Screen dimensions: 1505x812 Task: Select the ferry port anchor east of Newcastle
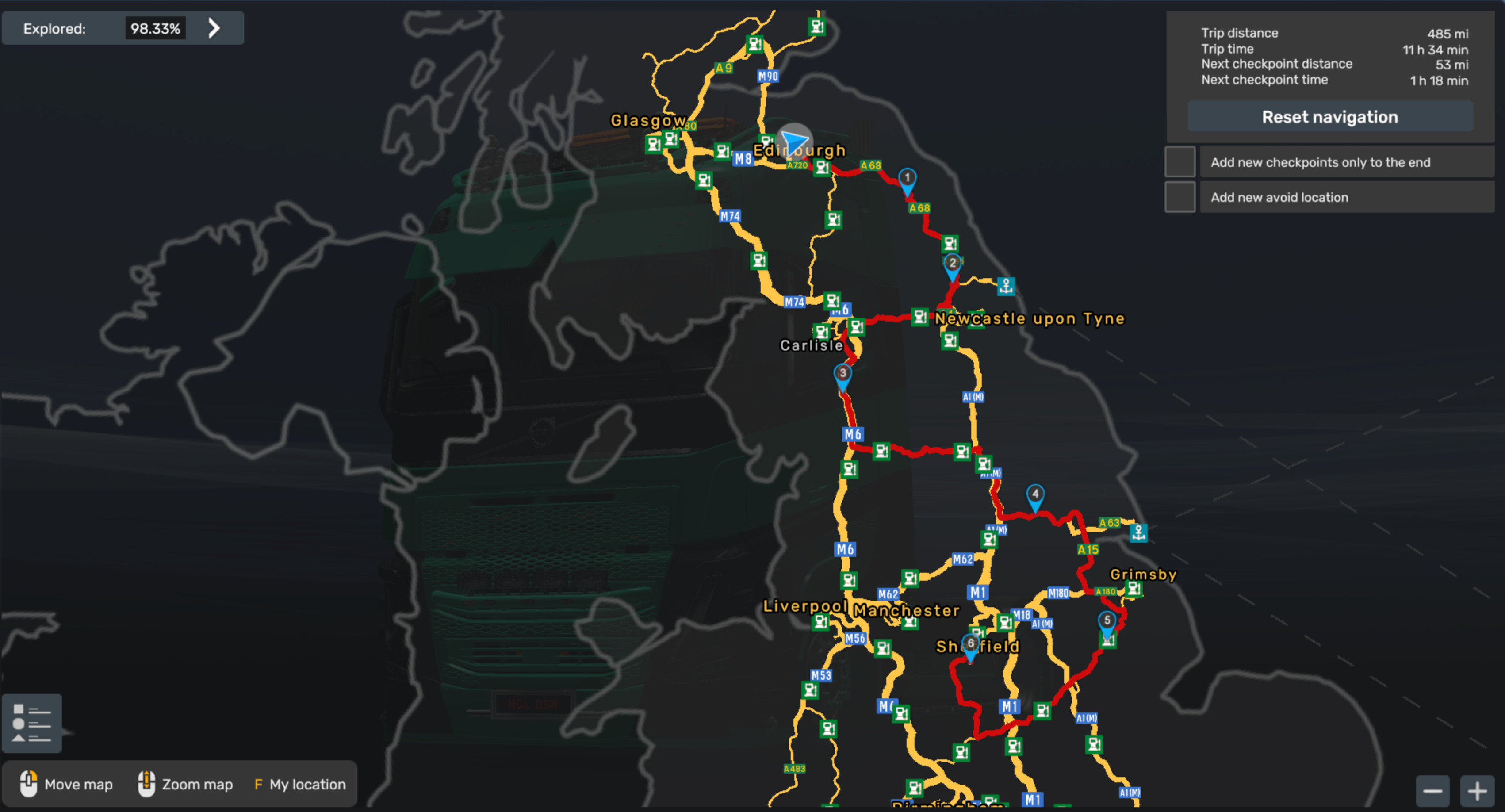pyautogui.click(x=1006, y=287)
